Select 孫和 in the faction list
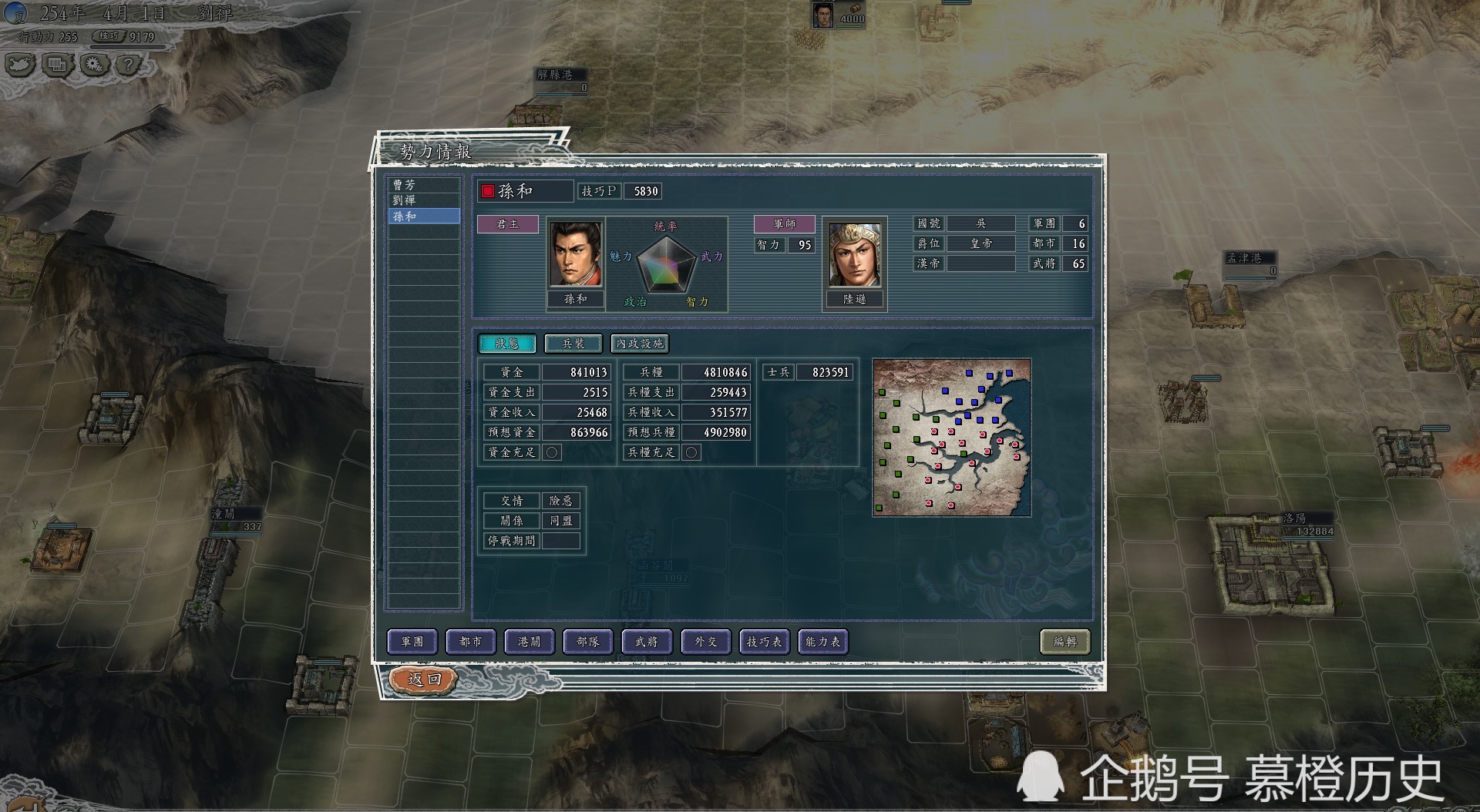1480x812 pixels. tap(423, 216)
